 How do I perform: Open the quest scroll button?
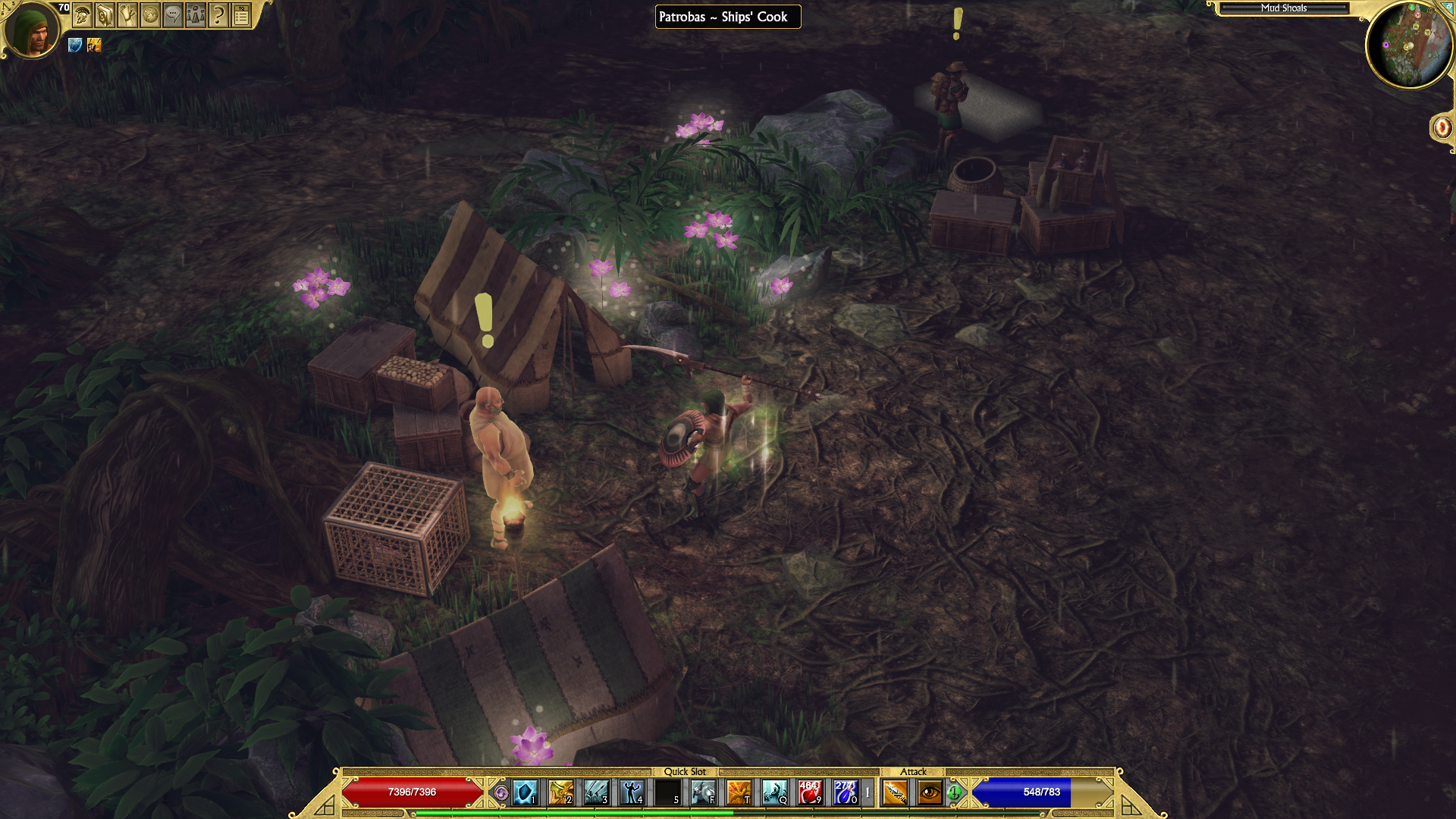pos(127,14)
